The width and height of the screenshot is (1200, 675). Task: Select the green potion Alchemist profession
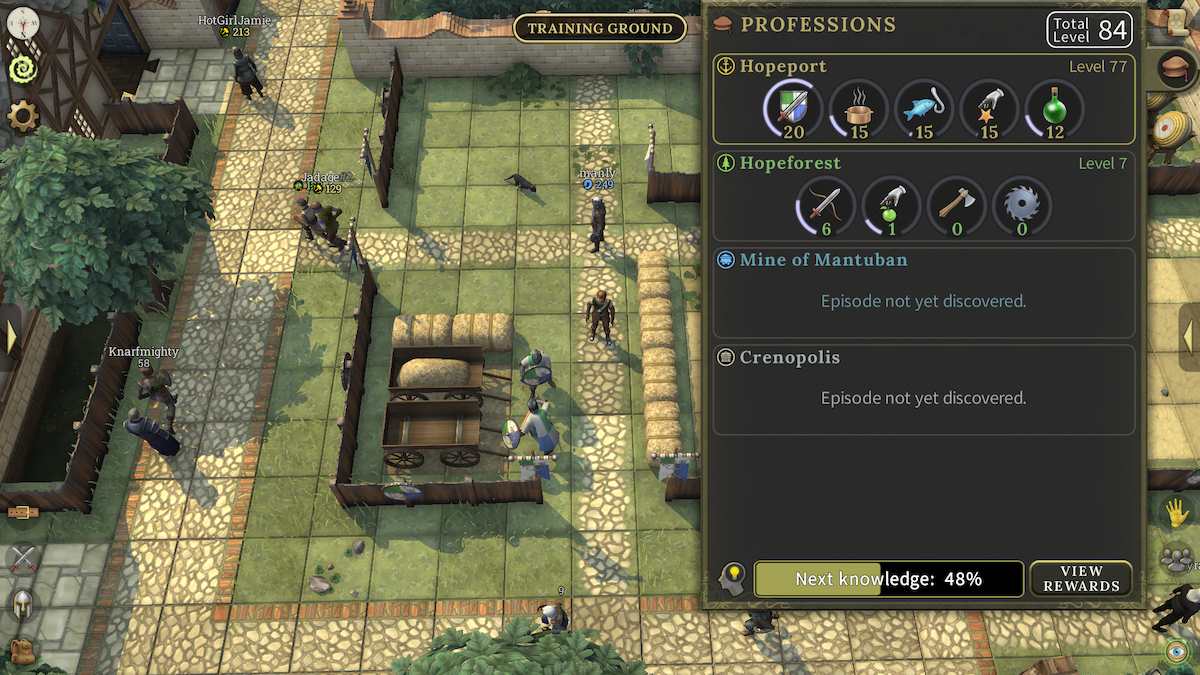click(x=1054, y=107)
